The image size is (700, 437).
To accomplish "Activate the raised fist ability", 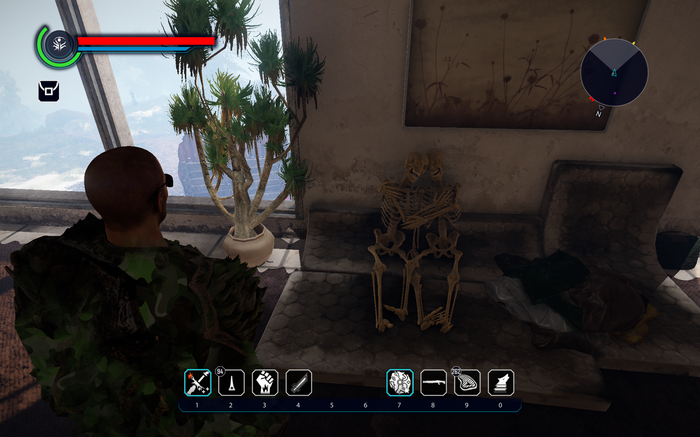I will click(265, 383).
